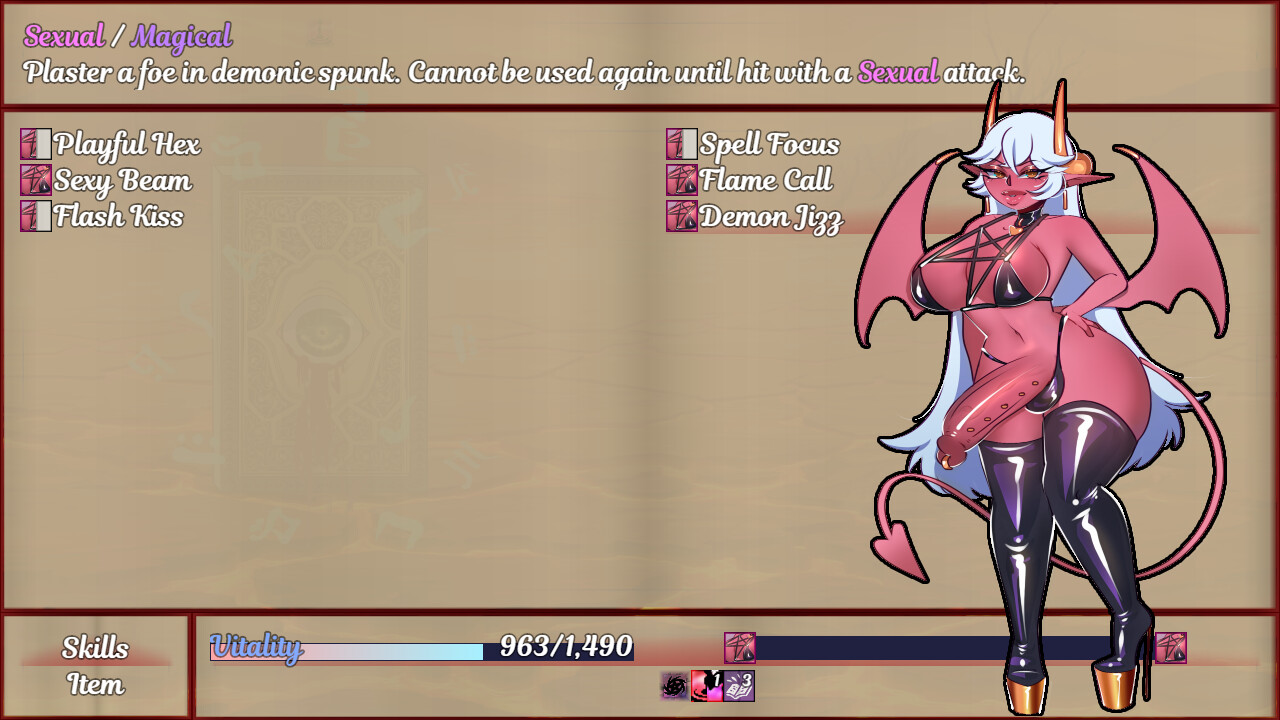Activate the Flame Call skill icon
This screenshot has height=720, width=1280.
(682, 181)
